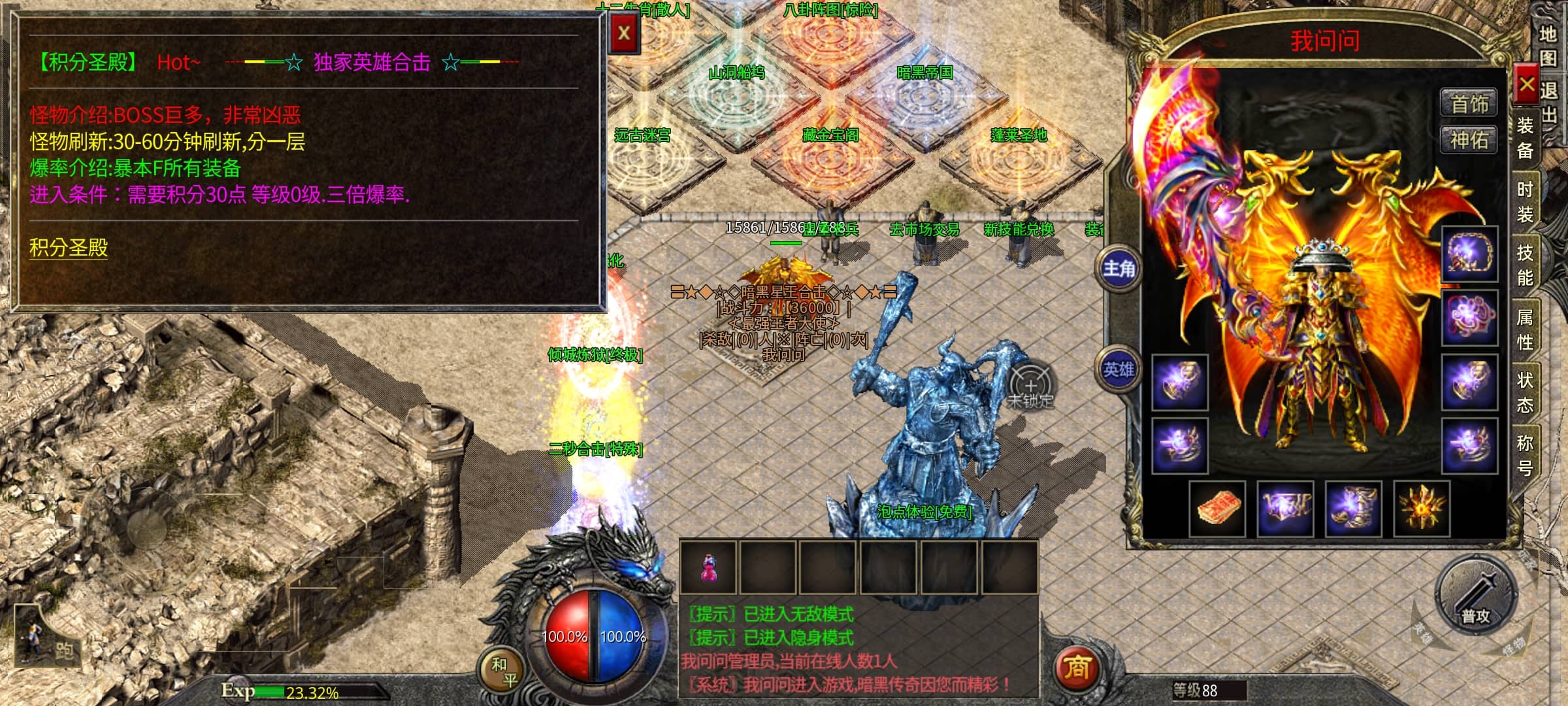Screen dimensions: 1568x706
Task: Switch to the 称号 tab
Action: (1525, 455)
